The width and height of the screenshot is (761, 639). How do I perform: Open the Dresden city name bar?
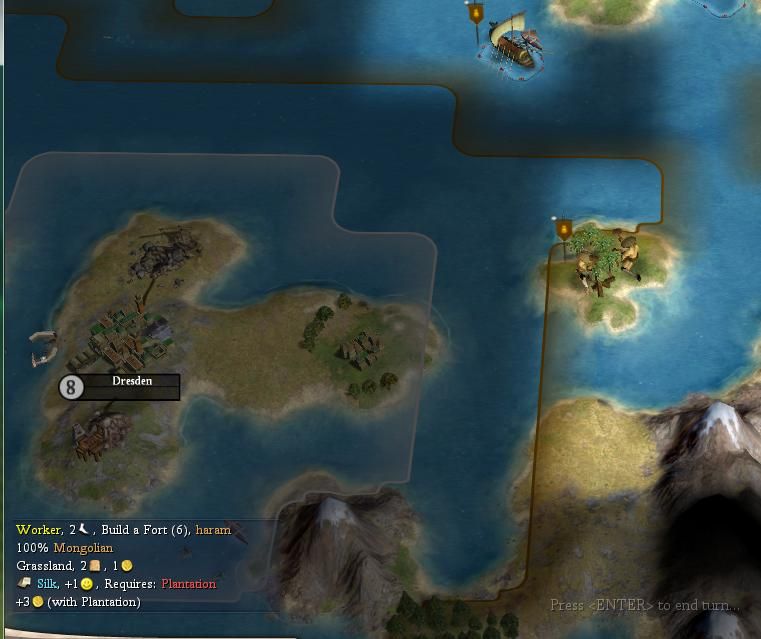click(x=132, y=386)
